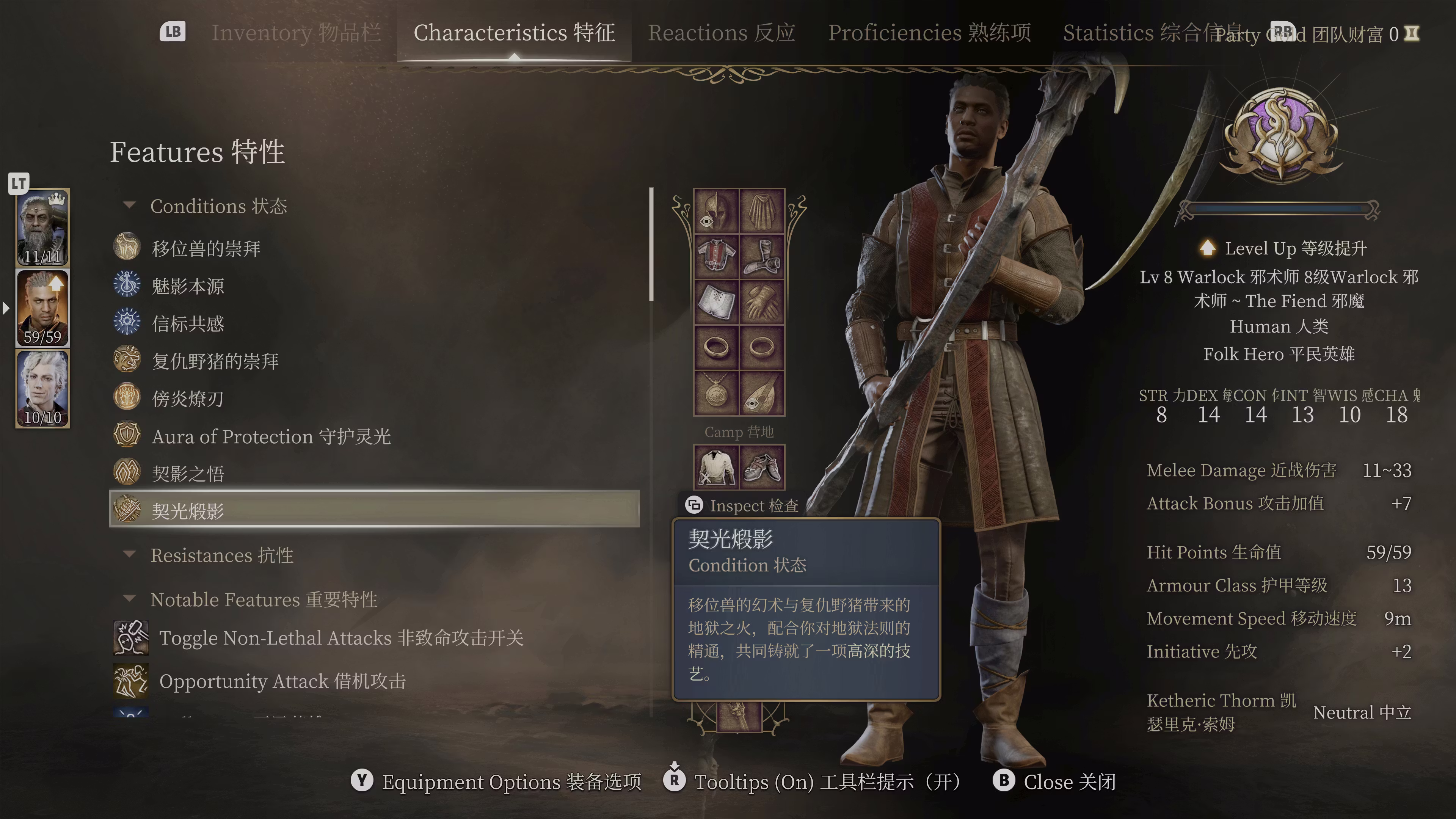The width and height of the screenshot is (1456, 819).
Task: Select the amulet equipment slot
Action: click(x=716, y=393)
